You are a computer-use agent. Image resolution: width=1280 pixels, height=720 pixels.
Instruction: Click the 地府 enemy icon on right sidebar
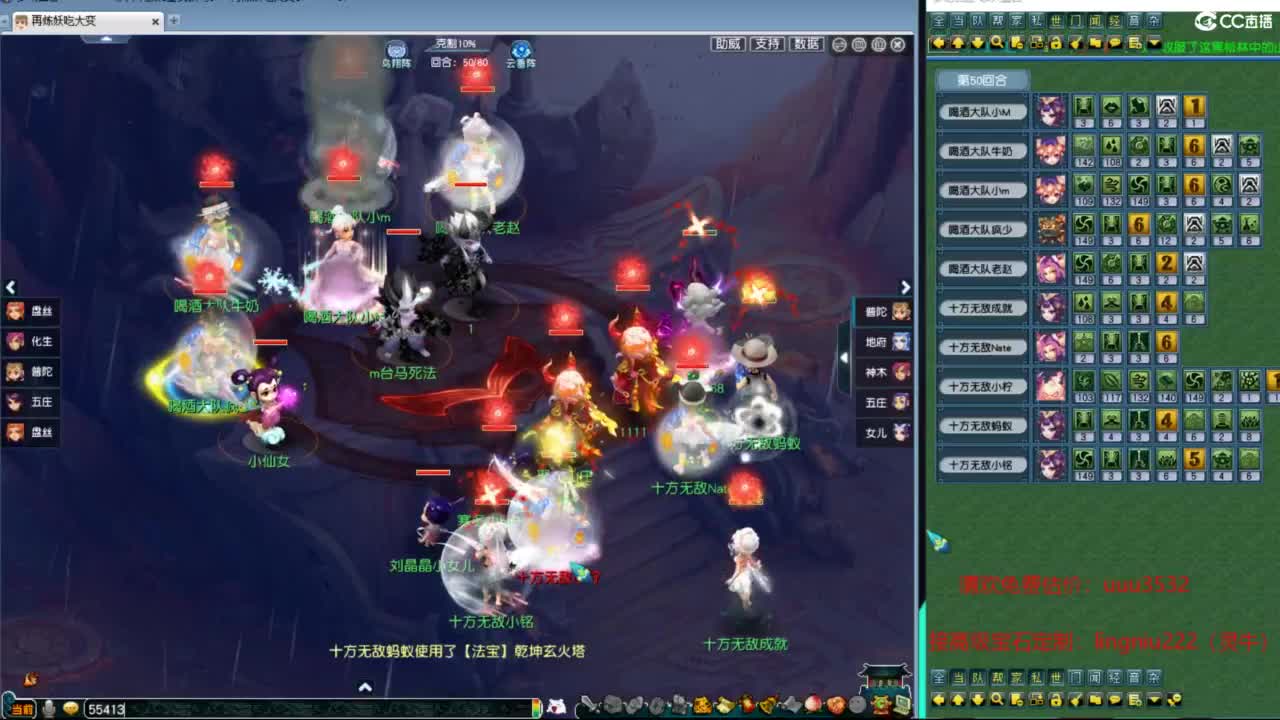pyautogui.click(x=886, y=343)
